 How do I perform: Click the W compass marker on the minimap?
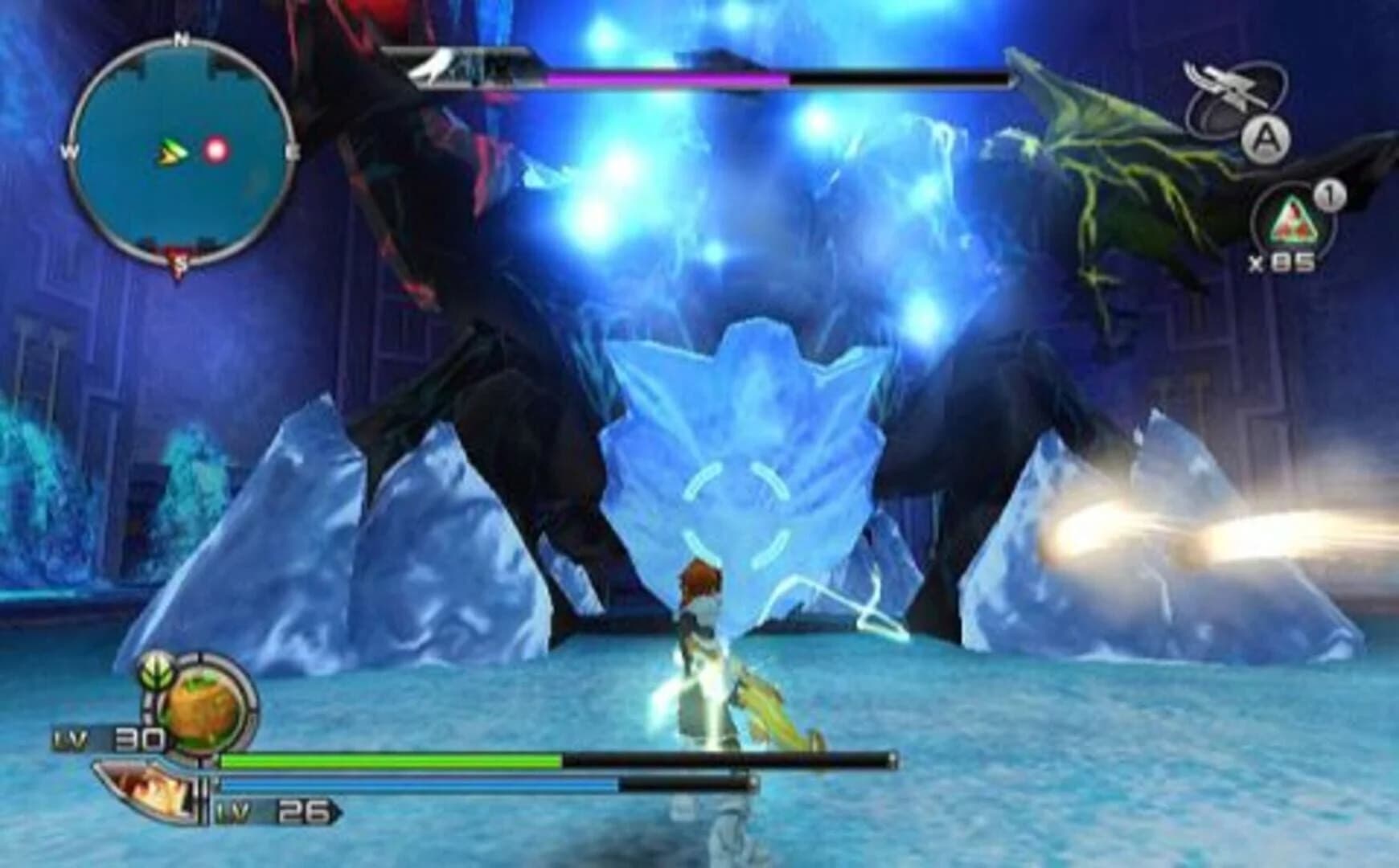70,149
